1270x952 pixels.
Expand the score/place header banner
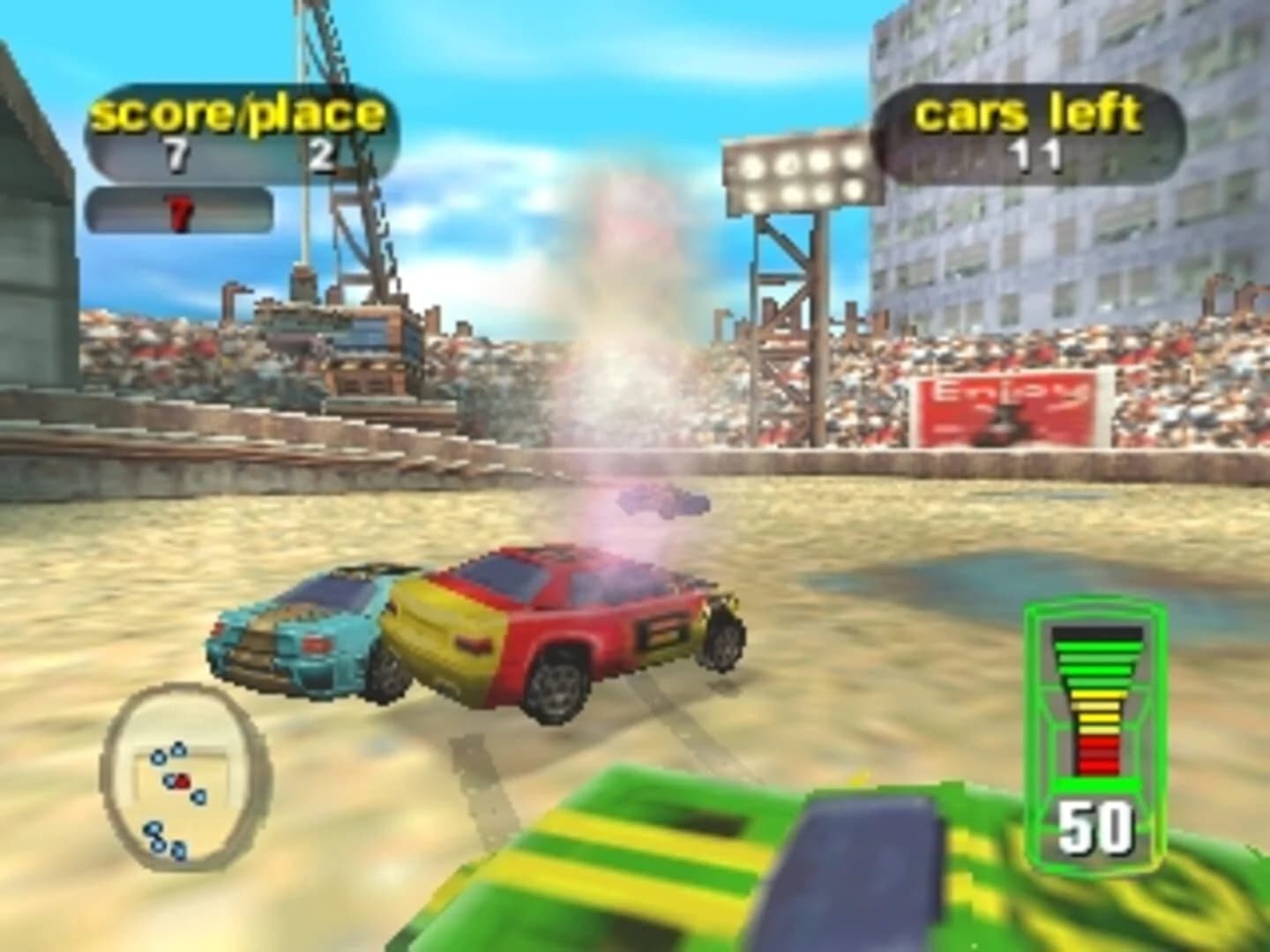[236, 111]
